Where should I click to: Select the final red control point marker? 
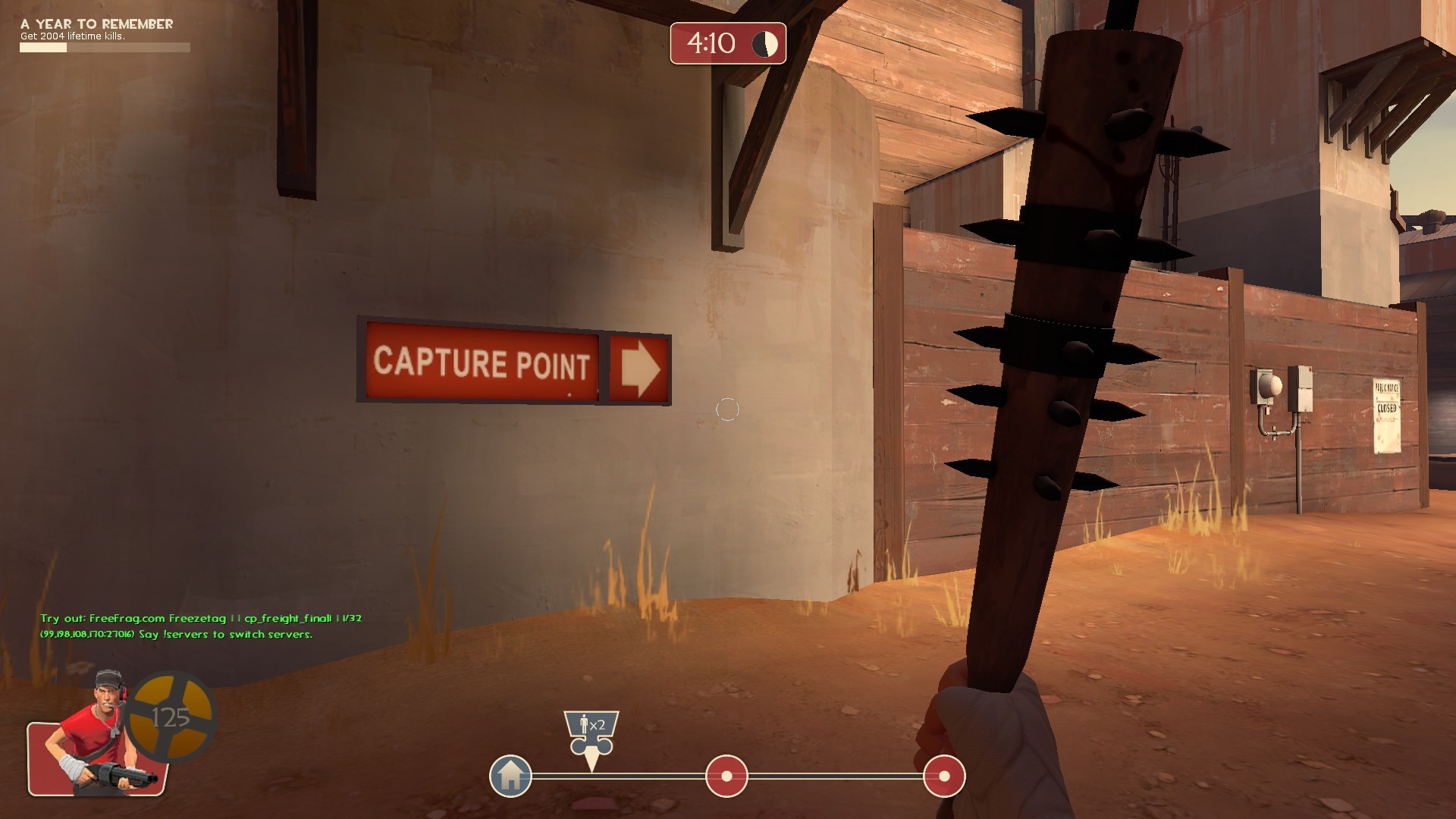[x=943, y=775]
